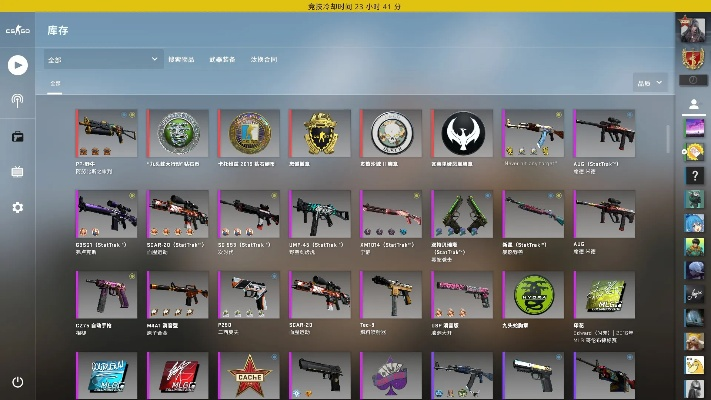Select the UMP-45 StatTrak item
The height and width of the screenshot is (400, 711).
pos(320,214)
